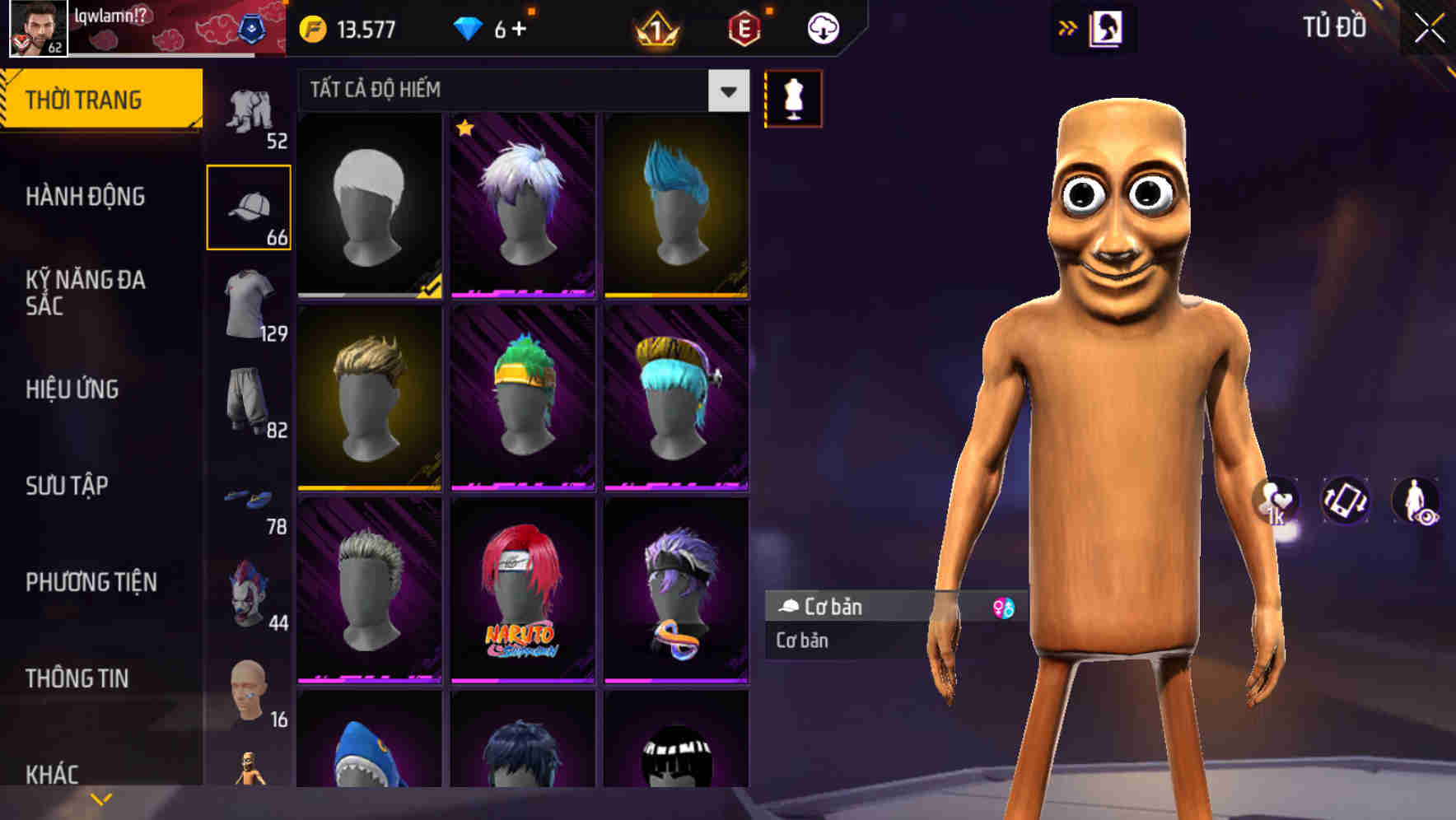
Task: Open the cloud download icon in top bar
Action: point(823,27)
